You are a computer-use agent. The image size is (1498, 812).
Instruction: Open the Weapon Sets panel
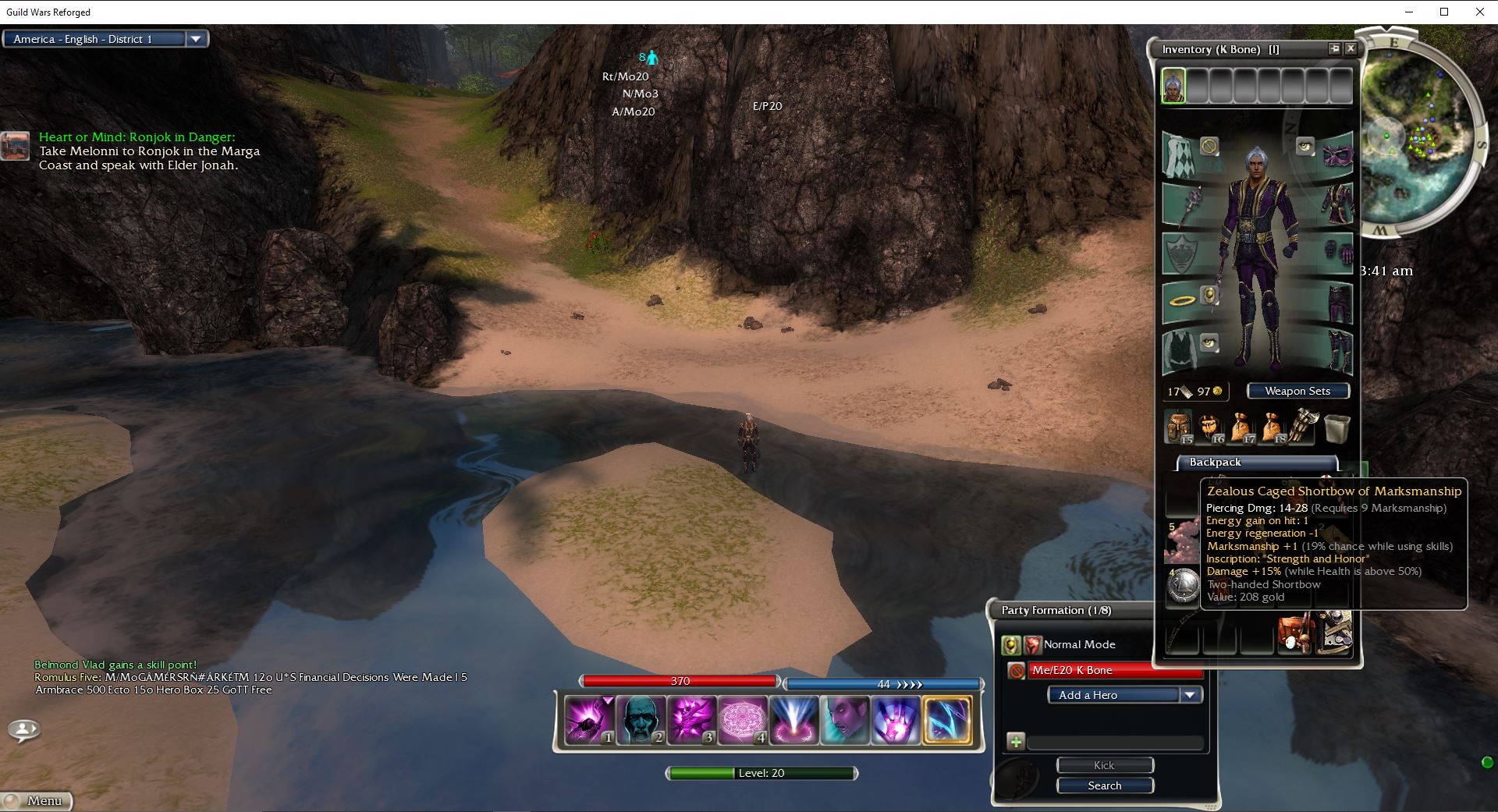coord(1297,391)
